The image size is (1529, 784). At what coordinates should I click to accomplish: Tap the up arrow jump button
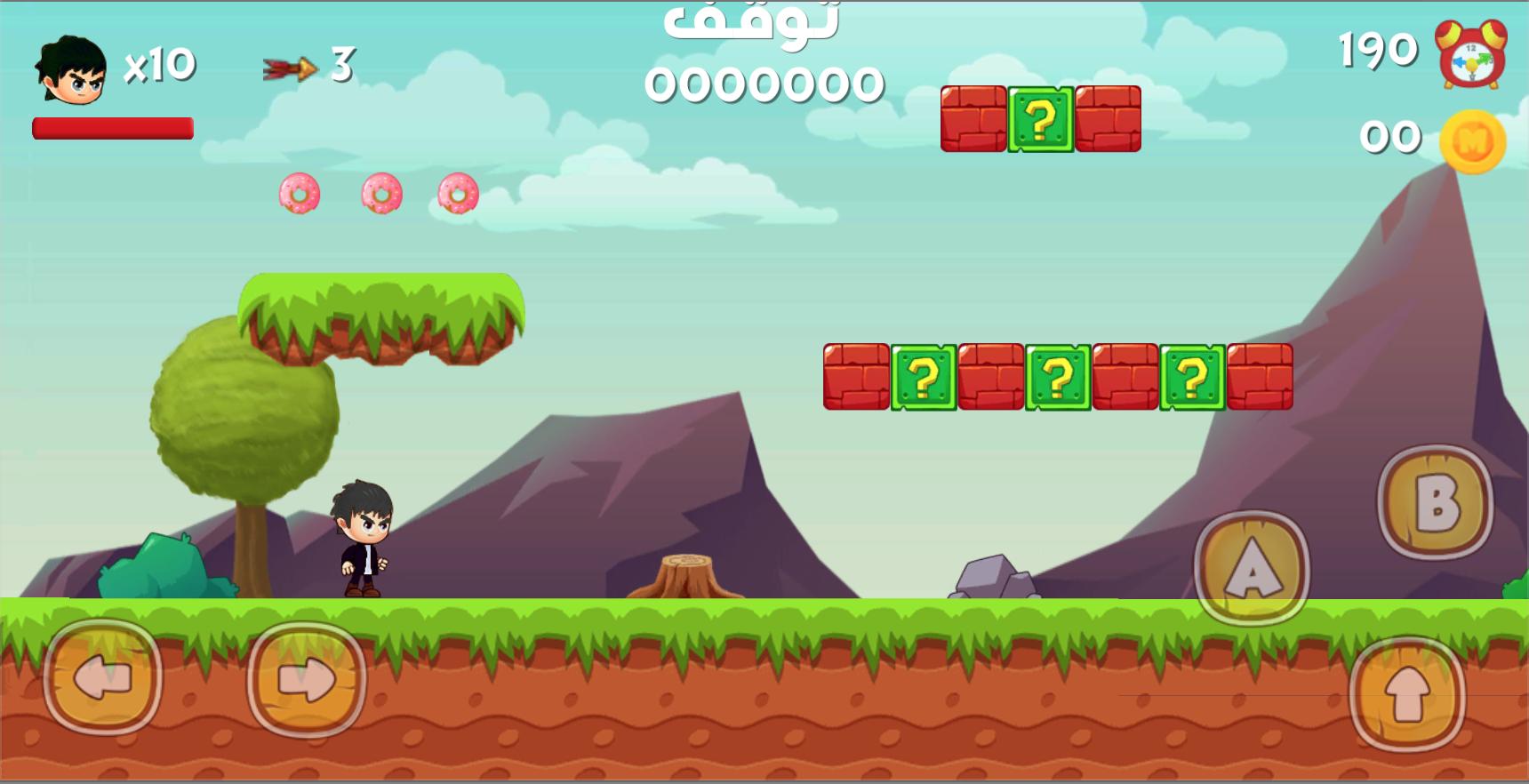pos(1406,695)
